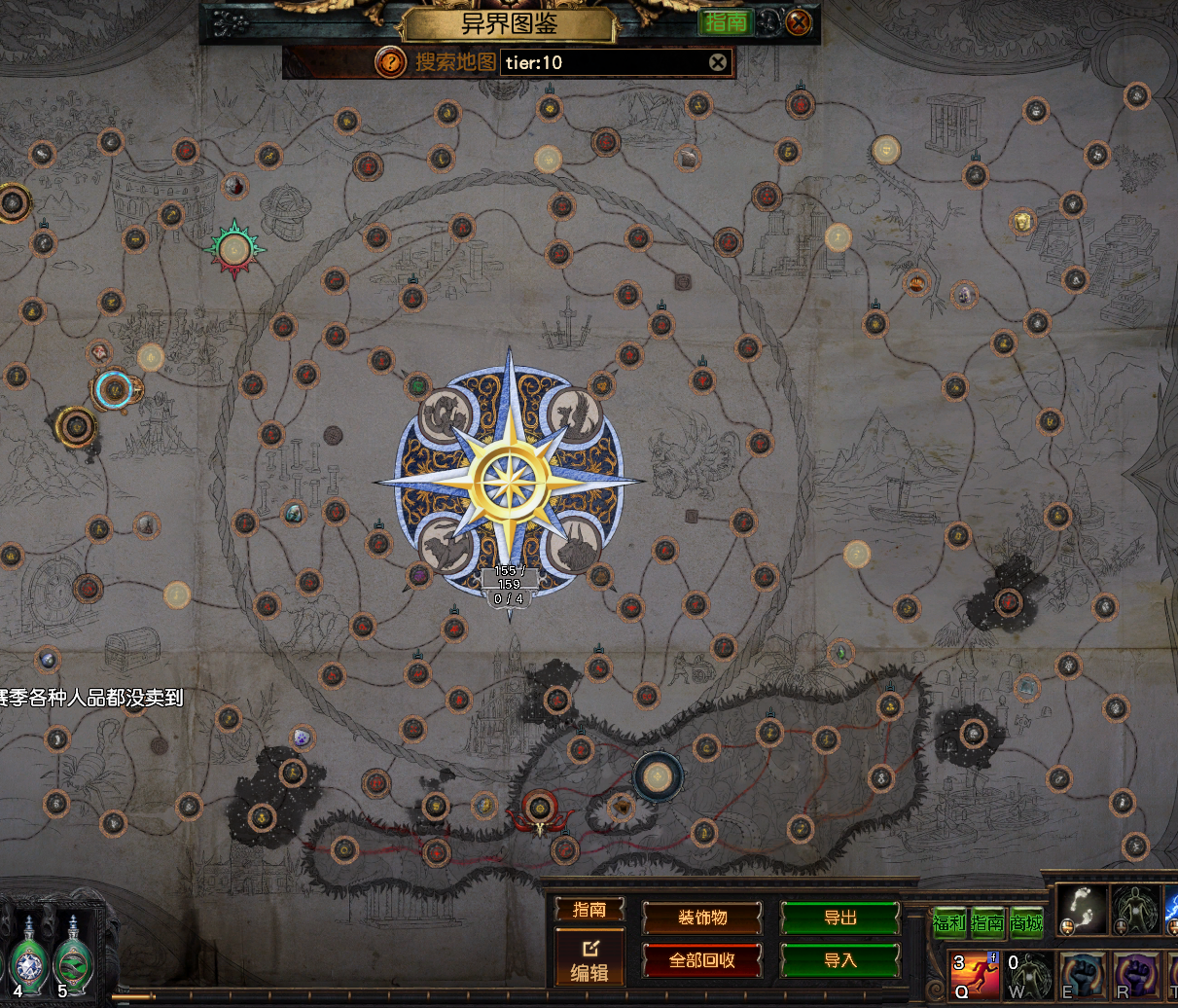Activate the 编辑 edit button
Image resolution: width=1178 pixels, height=1008 pixels.
pos(589,960)
